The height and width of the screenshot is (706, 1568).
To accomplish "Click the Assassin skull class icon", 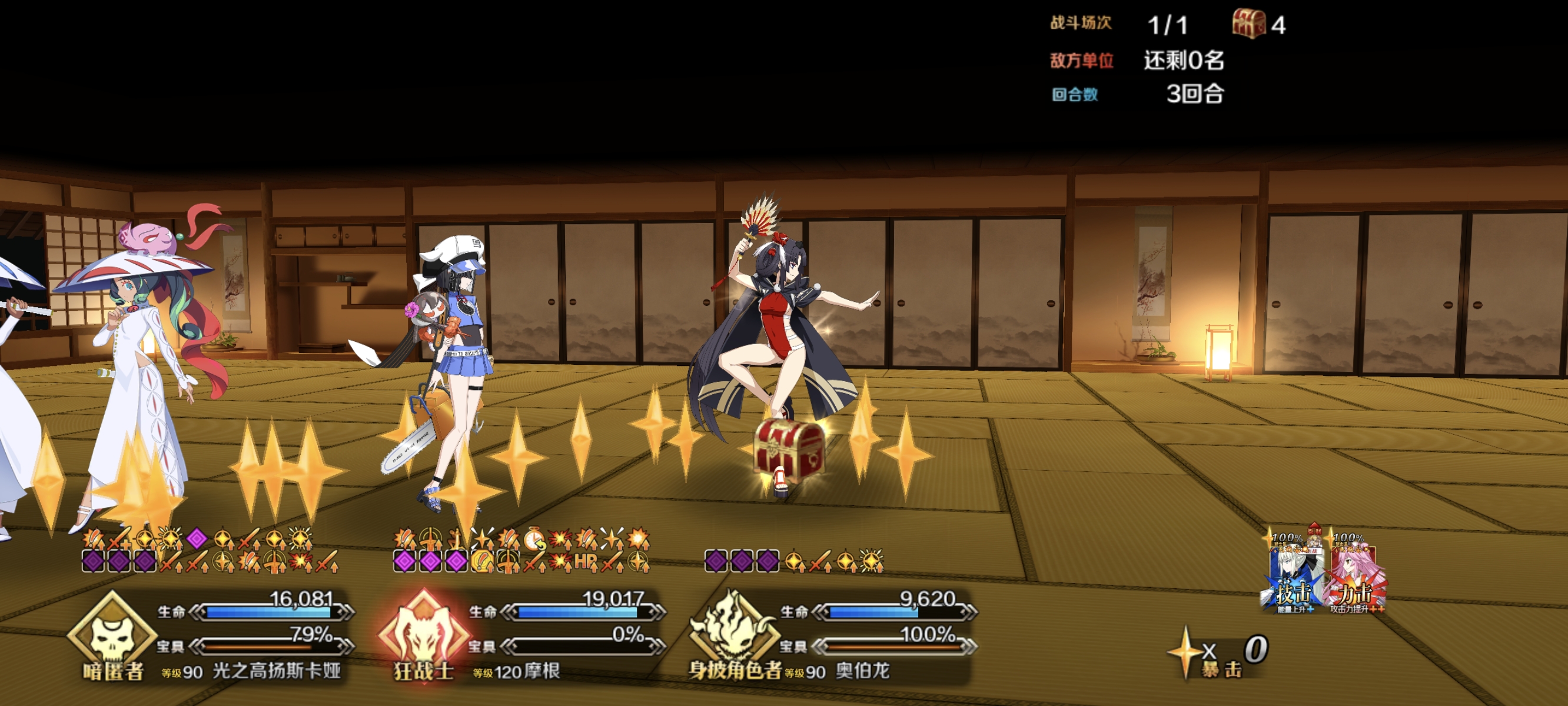I will pos(111,632).
